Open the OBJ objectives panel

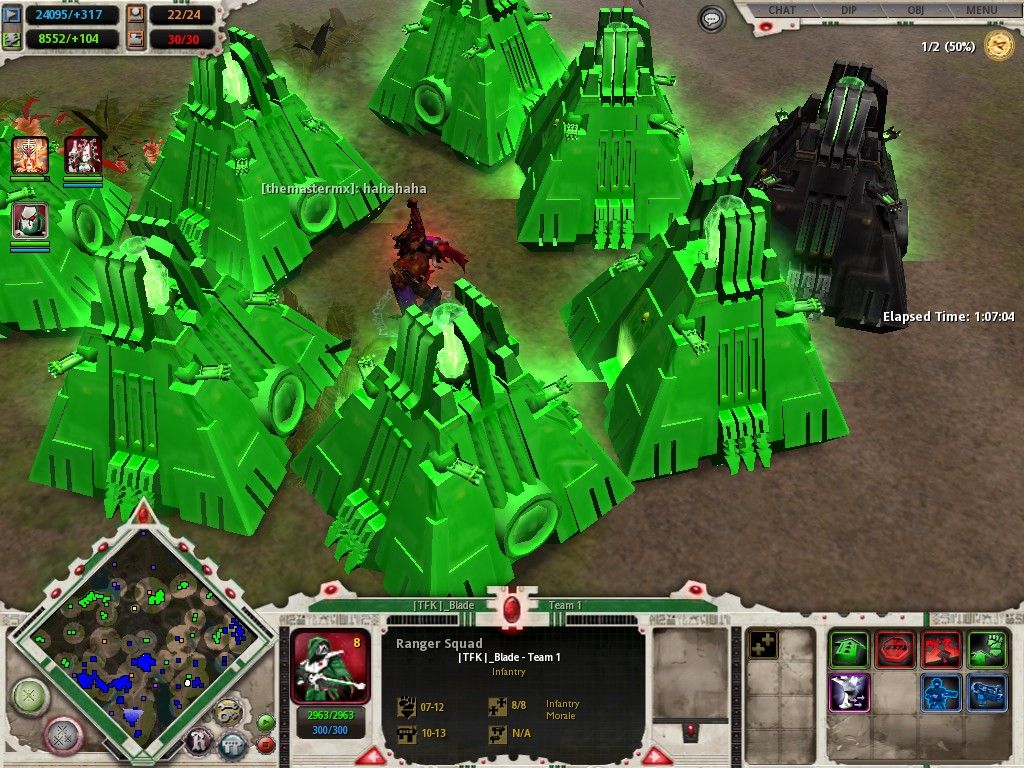(x=915, y=10)
